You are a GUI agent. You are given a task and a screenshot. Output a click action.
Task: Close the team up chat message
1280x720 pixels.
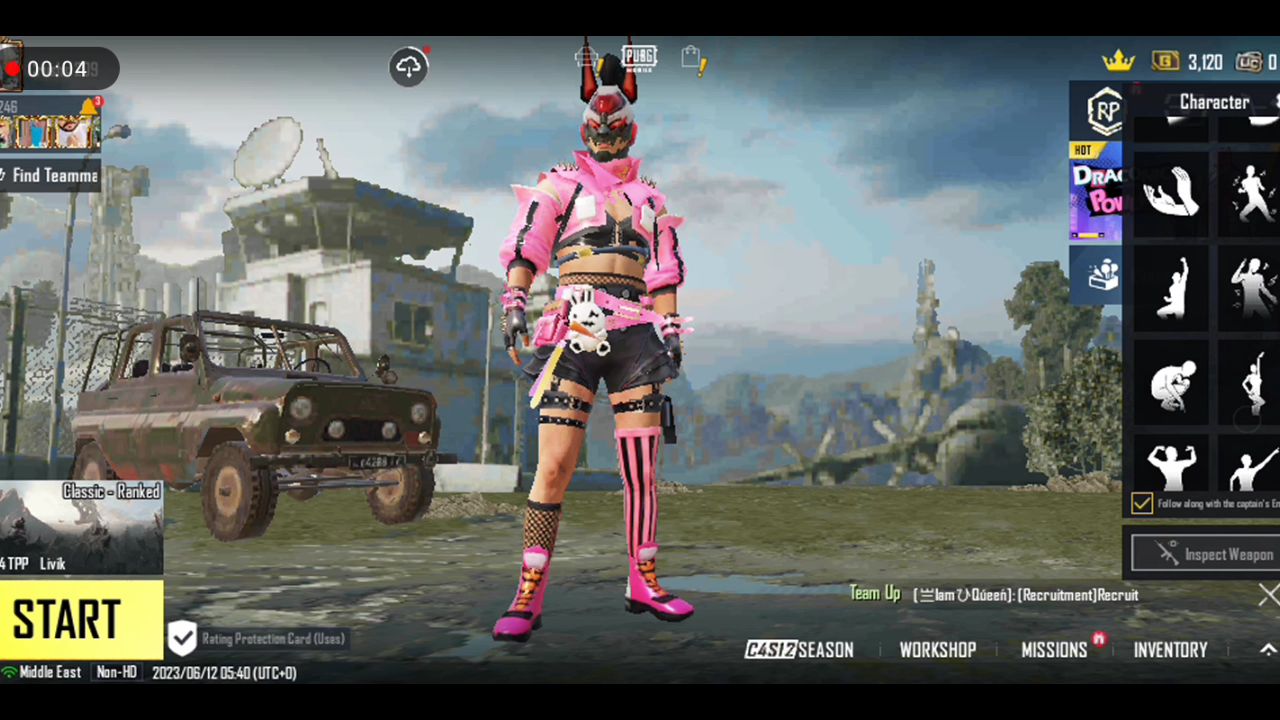(1268, 595)
